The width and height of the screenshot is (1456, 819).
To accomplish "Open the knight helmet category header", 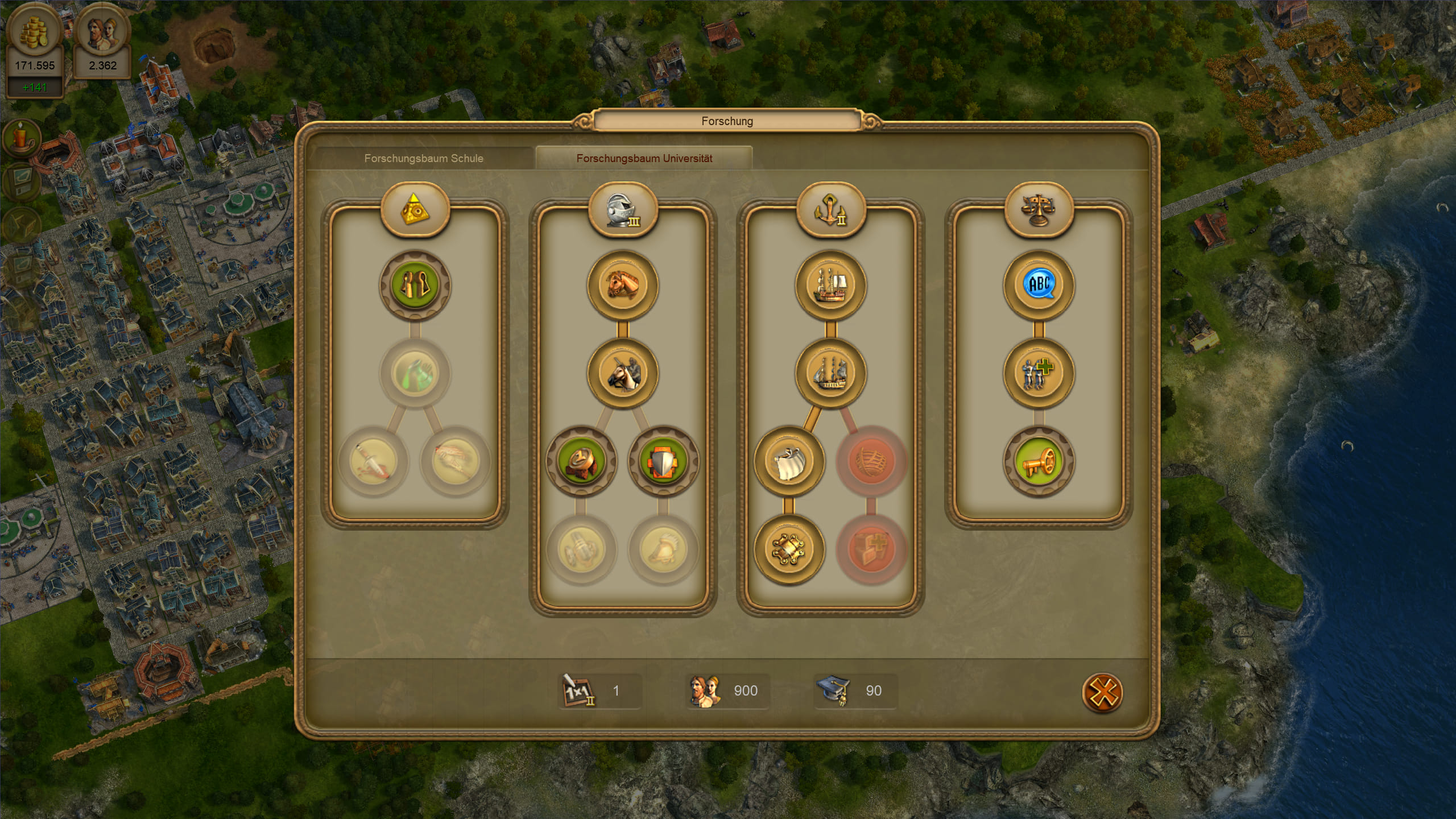I will click(623, 210).
